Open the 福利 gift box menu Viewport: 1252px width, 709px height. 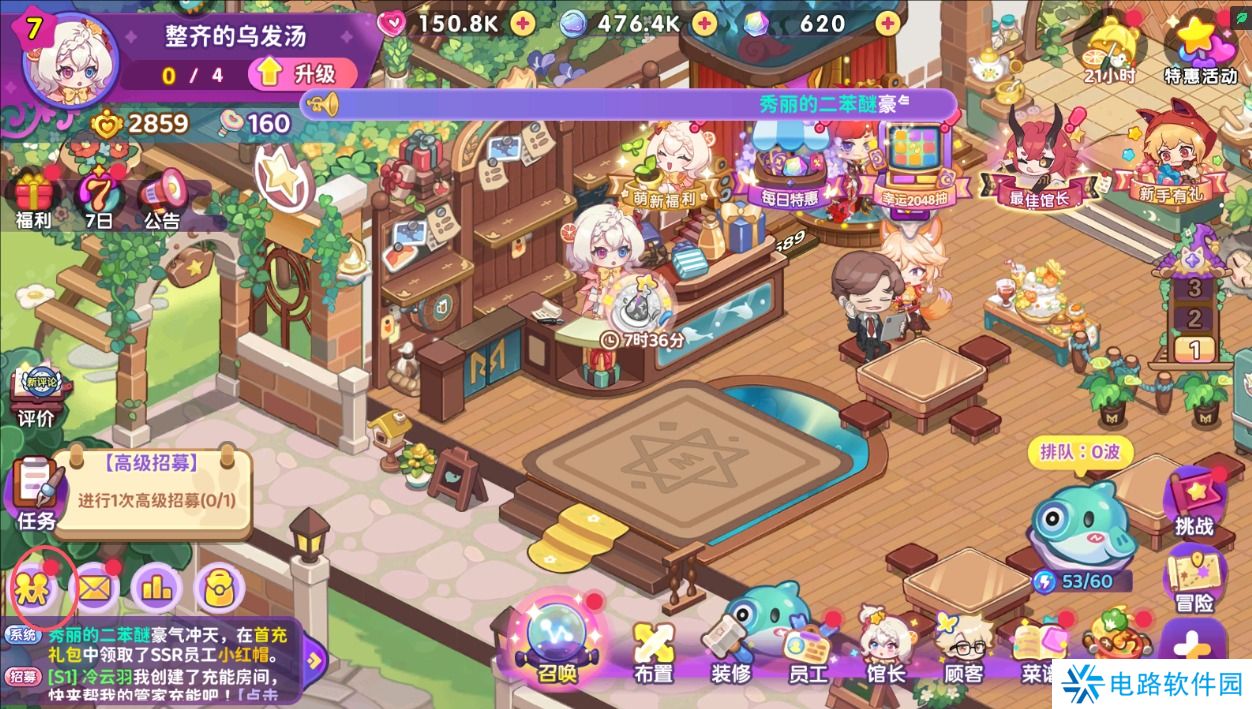[x=32, y=197]
